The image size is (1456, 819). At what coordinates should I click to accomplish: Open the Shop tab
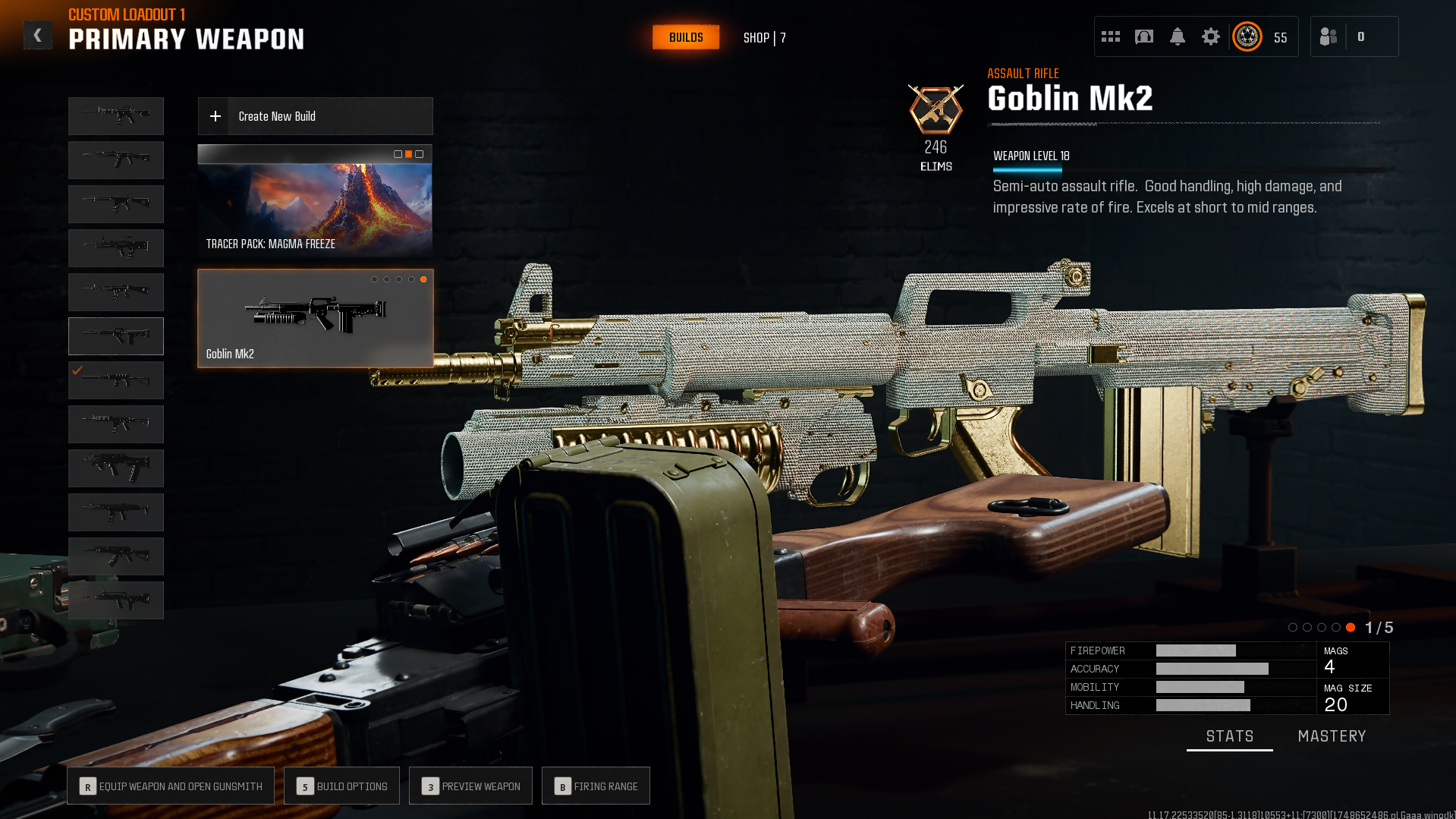pos(764,38)
